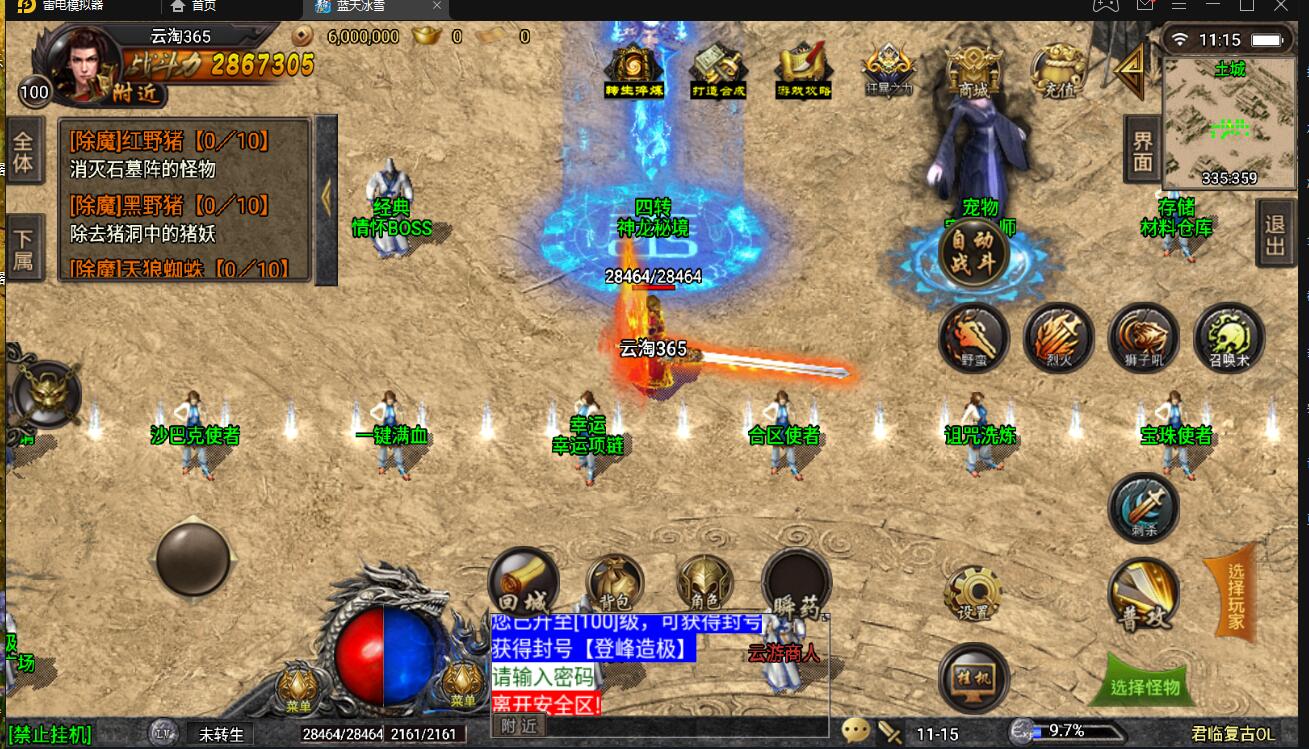Cast the 狮子吼 roar skill
Image resolution: width=1309 pixels, height=749 pixels.
point(1143,337)
